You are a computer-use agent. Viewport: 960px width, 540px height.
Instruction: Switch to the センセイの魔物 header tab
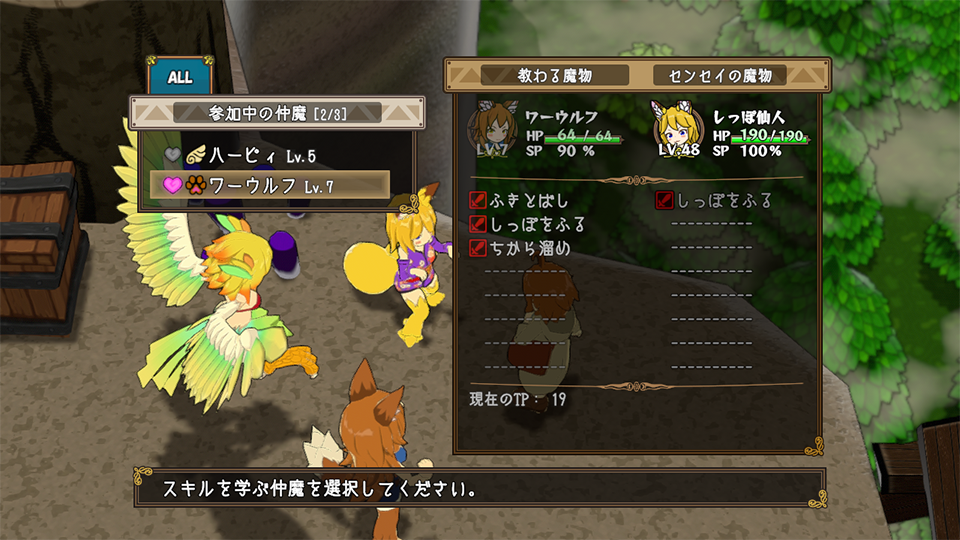pos(720,75)
